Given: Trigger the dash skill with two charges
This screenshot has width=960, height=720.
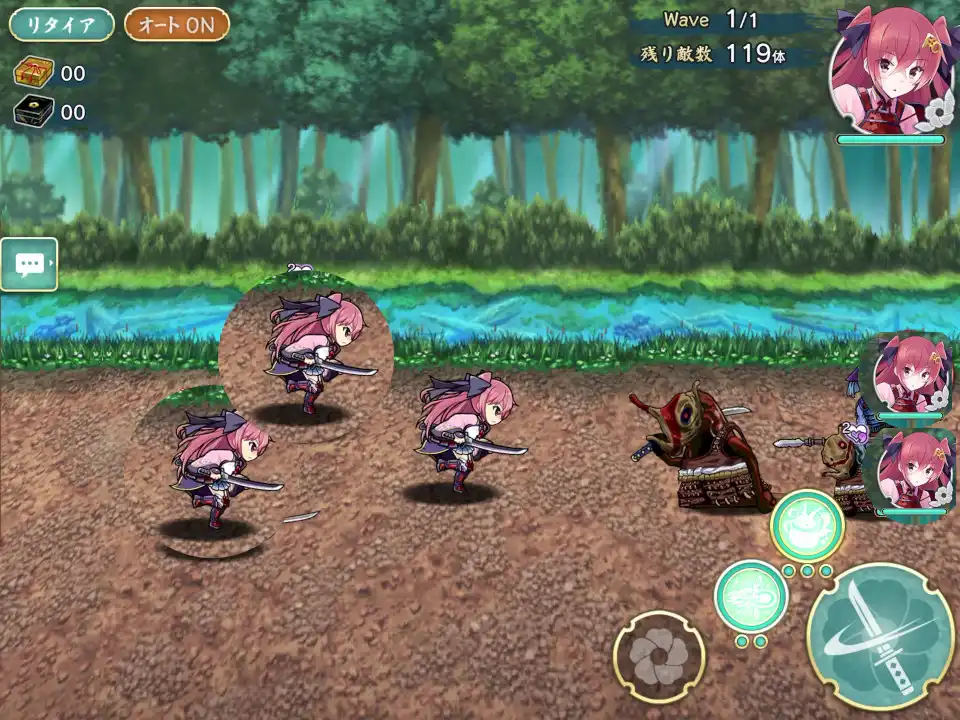Looking at the screenshot, I should [x=751, y=596].
